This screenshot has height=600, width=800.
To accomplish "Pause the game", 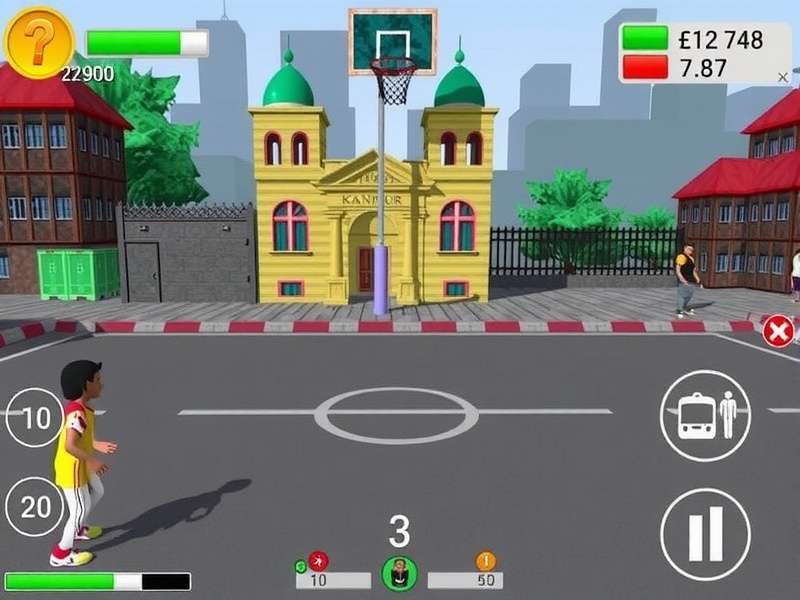I will click(704, 534).
